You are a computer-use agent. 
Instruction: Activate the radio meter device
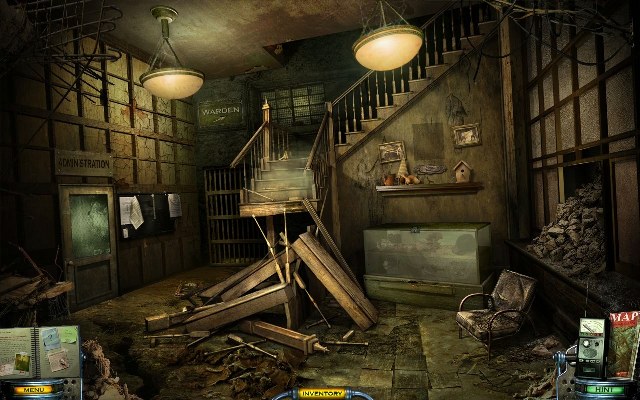point(594,347)
